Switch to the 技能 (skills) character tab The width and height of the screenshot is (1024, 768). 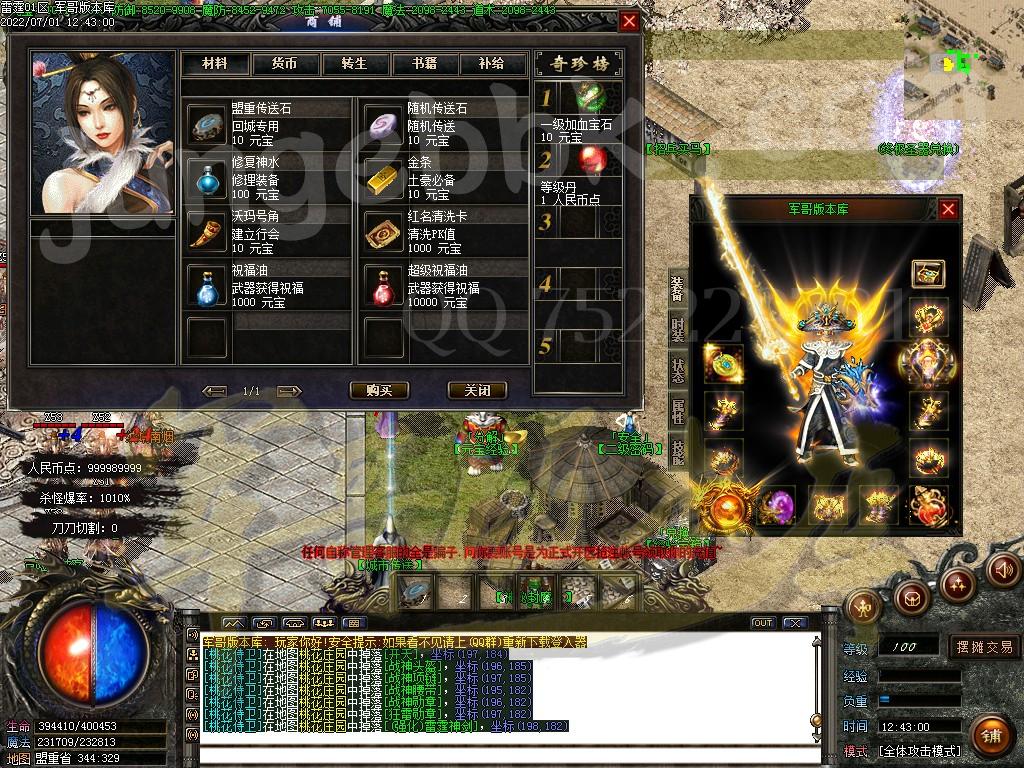pyautogui.click(x=678, y=452)
